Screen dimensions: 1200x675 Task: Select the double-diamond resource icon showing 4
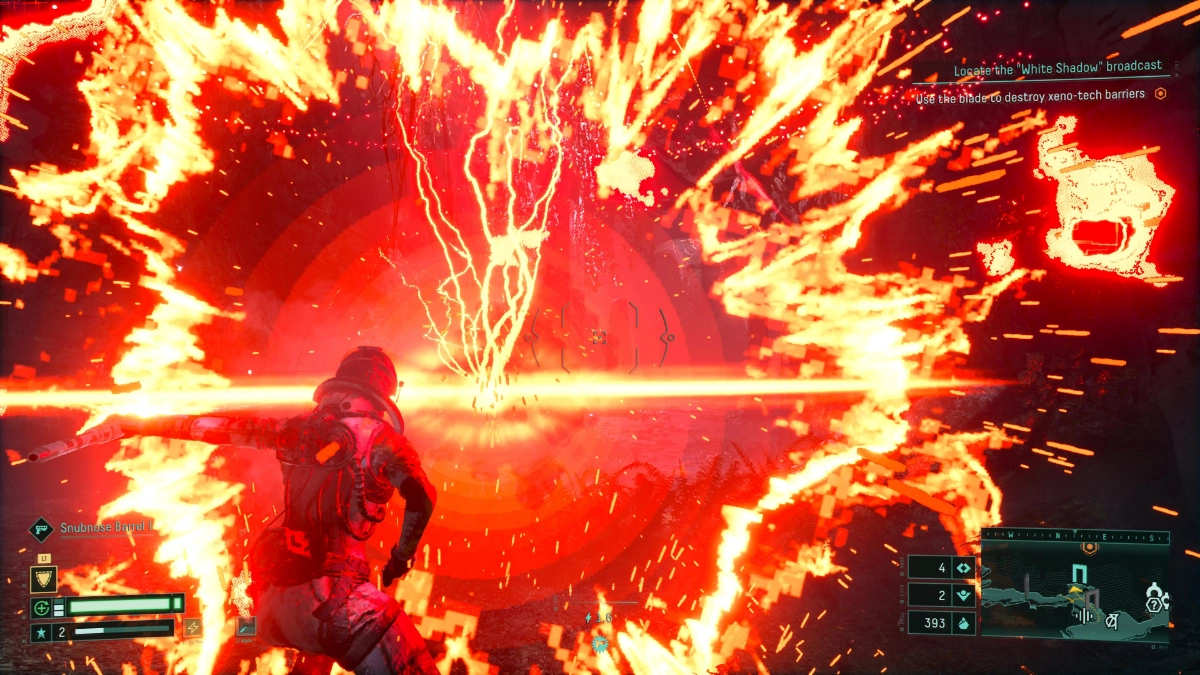963,567
